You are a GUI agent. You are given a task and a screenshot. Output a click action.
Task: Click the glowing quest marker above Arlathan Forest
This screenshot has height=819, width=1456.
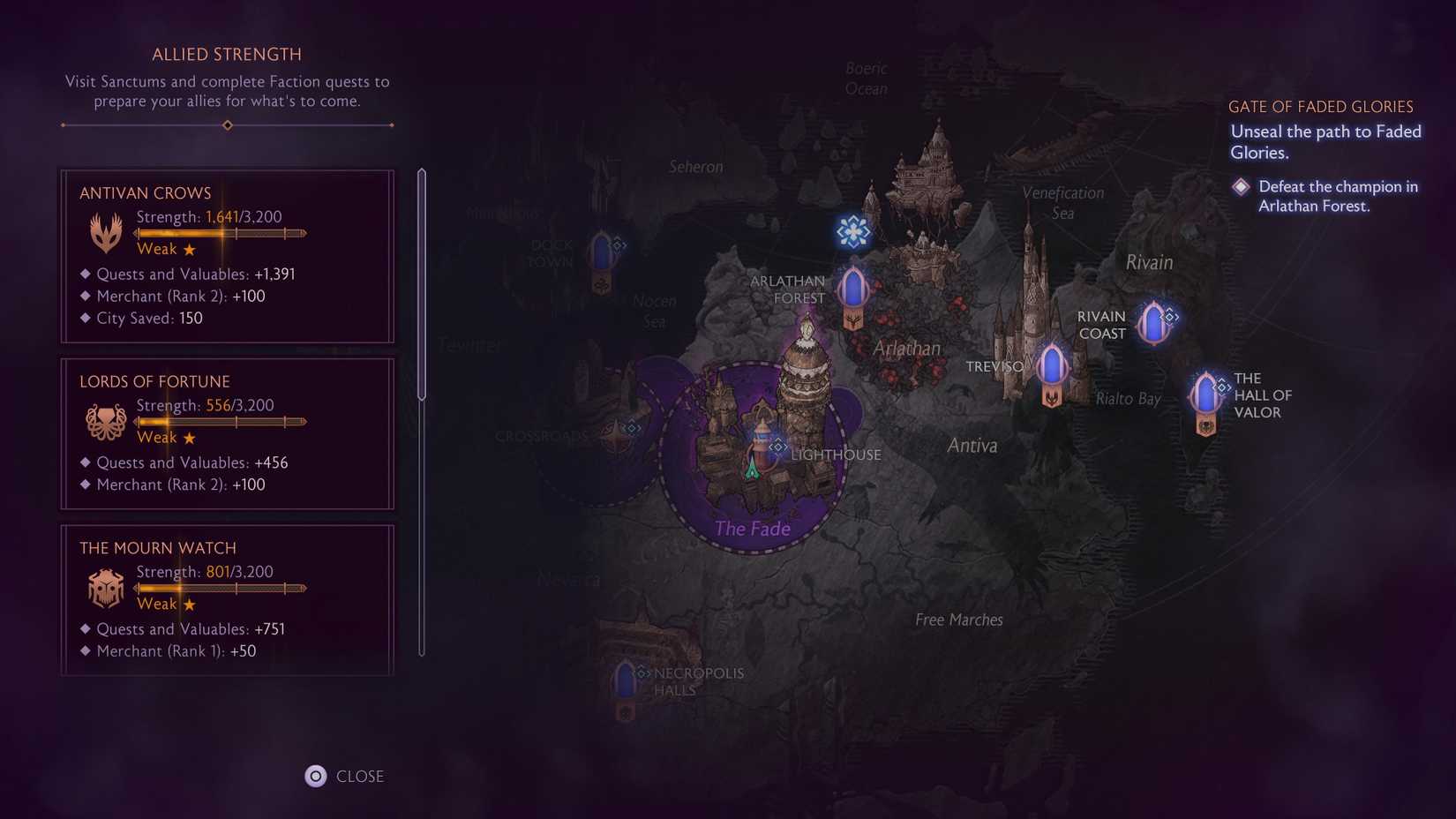pyautogui.click(x=853, y=232)
